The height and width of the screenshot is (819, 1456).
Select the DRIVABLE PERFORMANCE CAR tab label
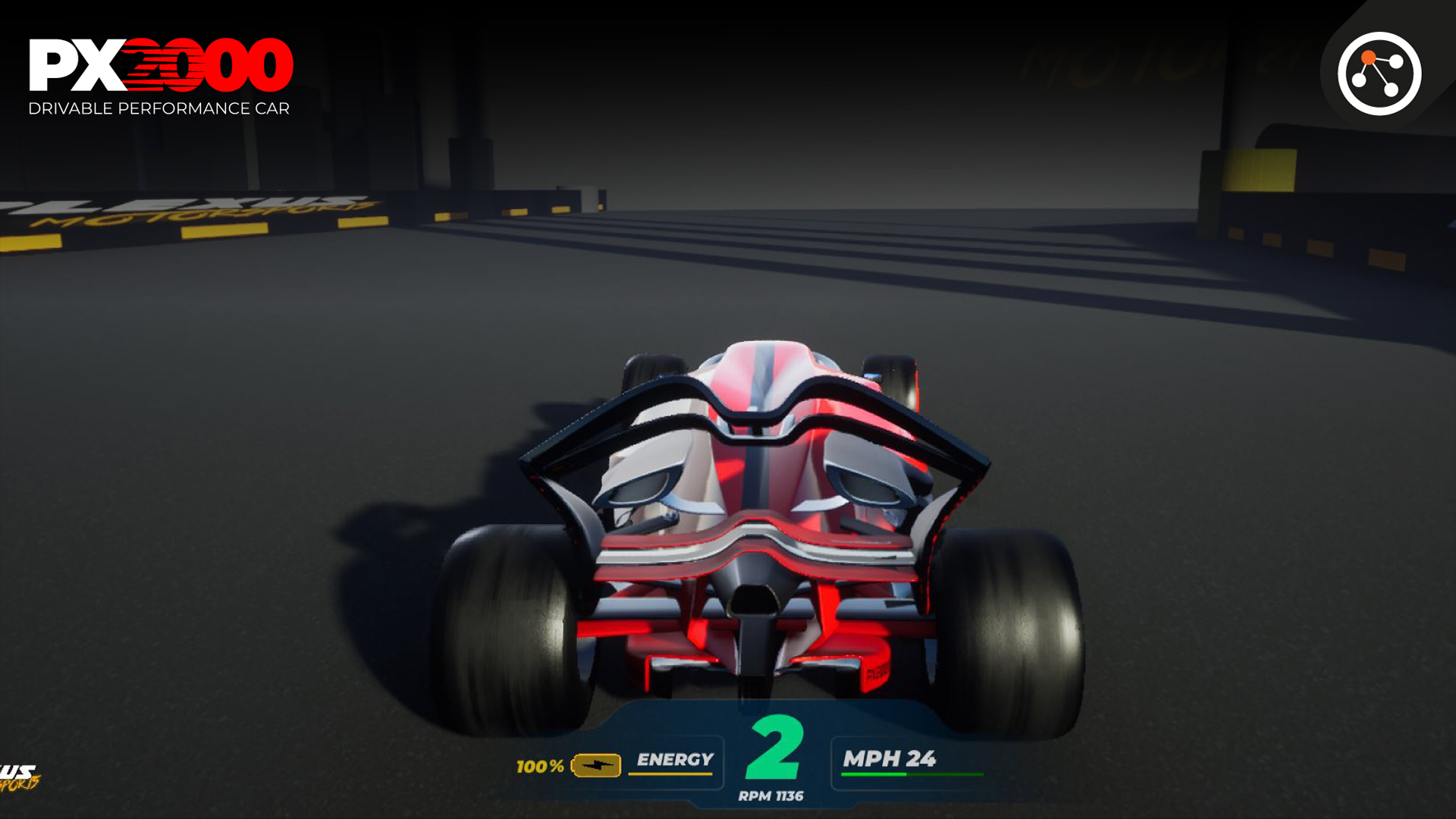(x=160, y=109)
